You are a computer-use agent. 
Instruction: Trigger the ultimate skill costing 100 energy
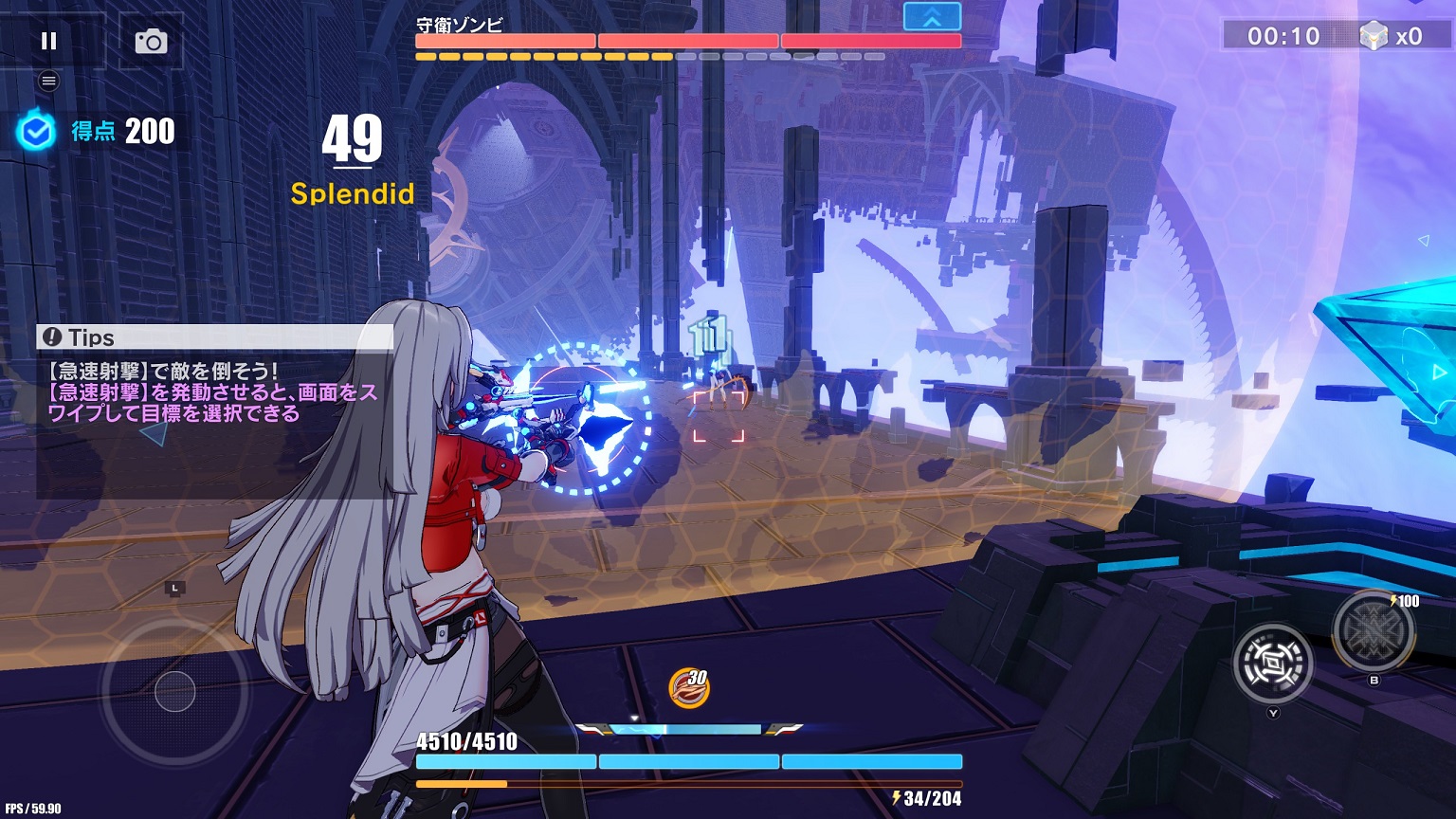[1374, 631]
